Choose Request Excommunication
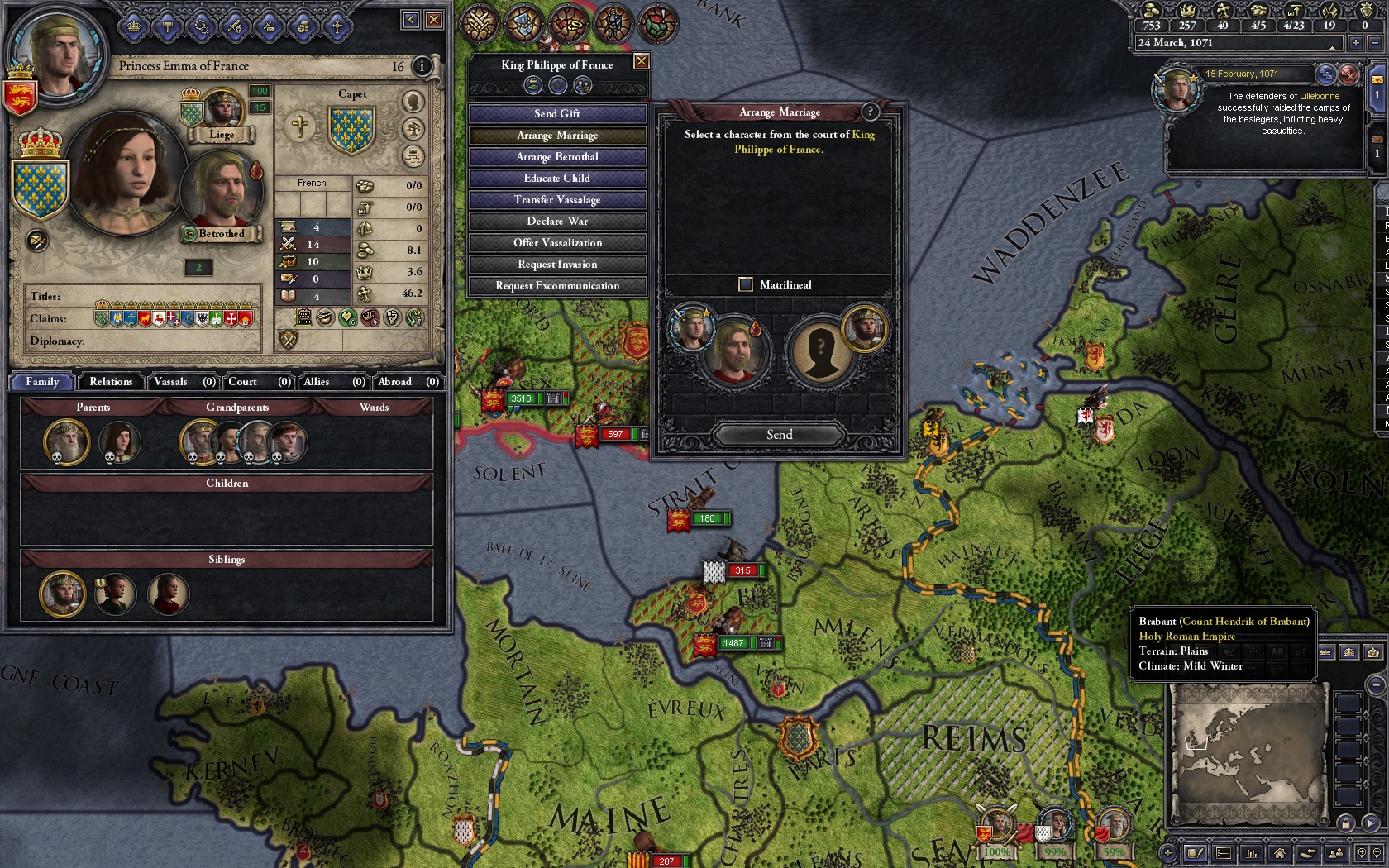The width and height of the screenshot is (1389, 868). (557, 286)
